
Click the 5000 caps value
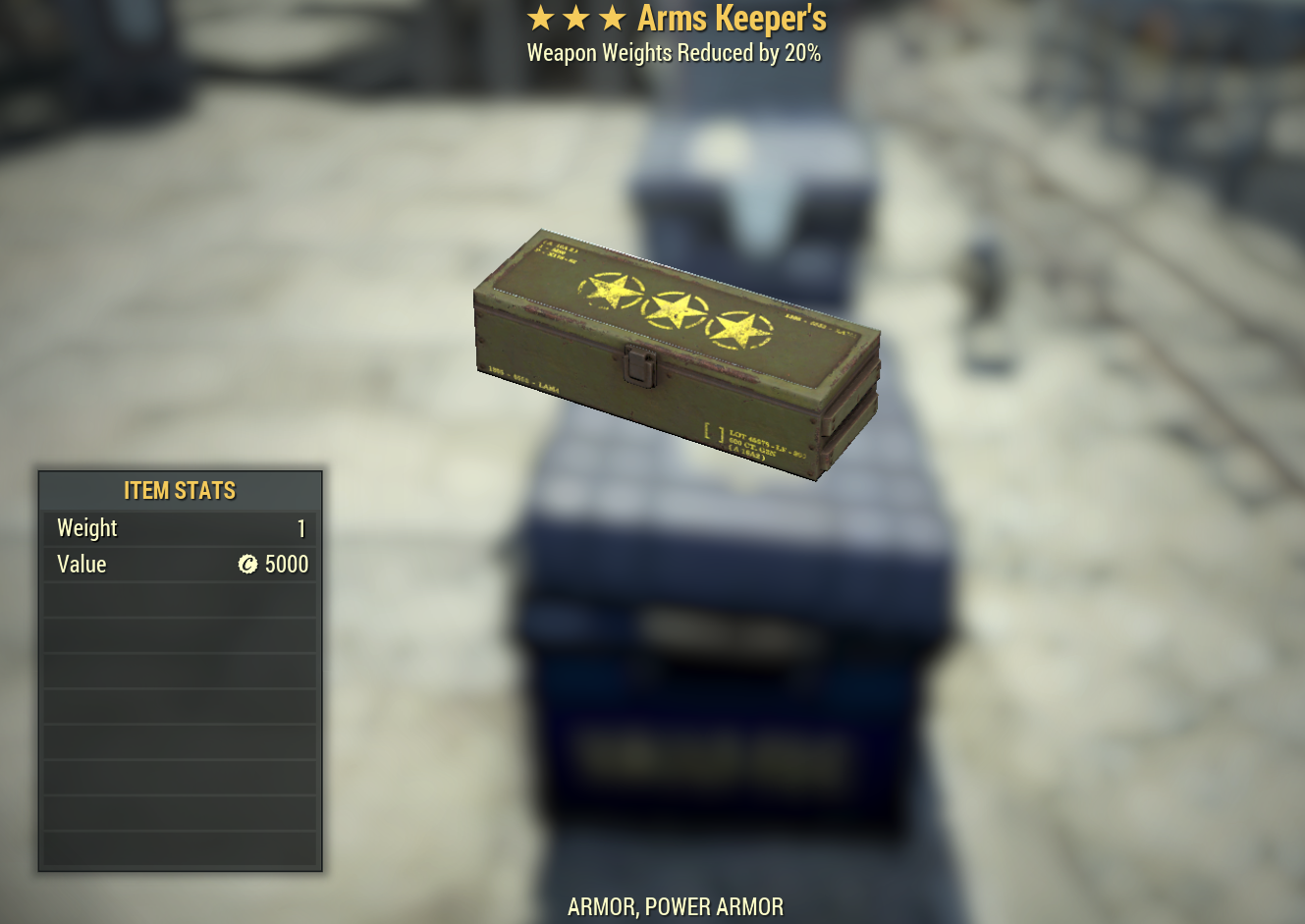(x=286, y=565)
